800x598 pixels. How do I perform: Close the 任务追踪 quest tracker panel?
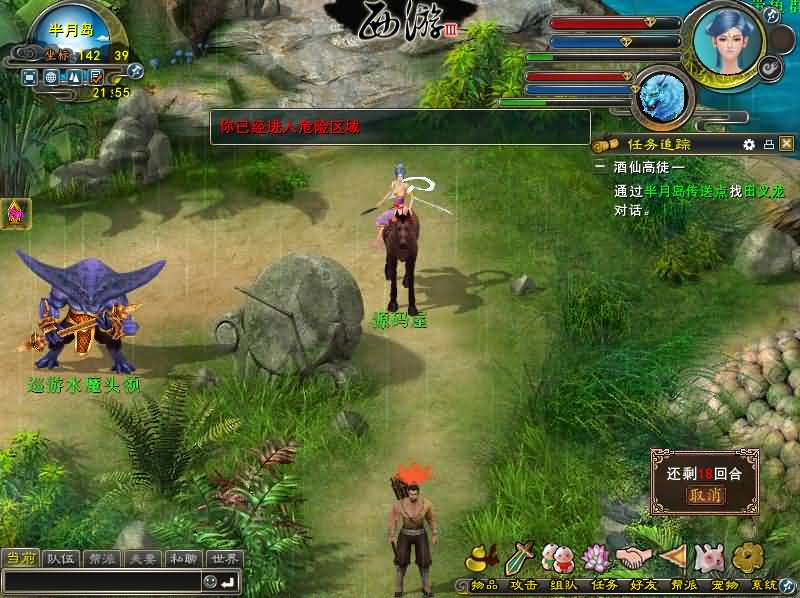point(786,144)
